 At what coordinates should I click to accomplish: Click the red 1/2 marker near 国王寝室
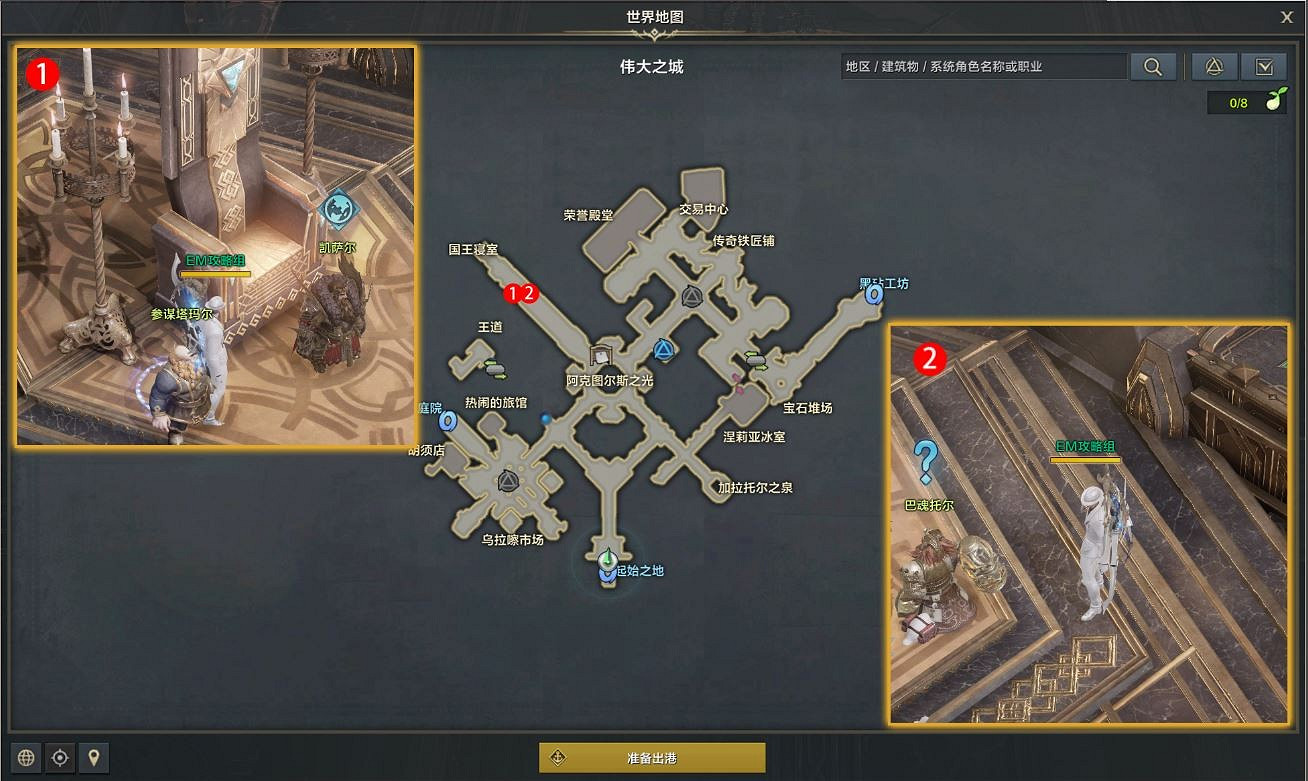[x=519, y=294]
